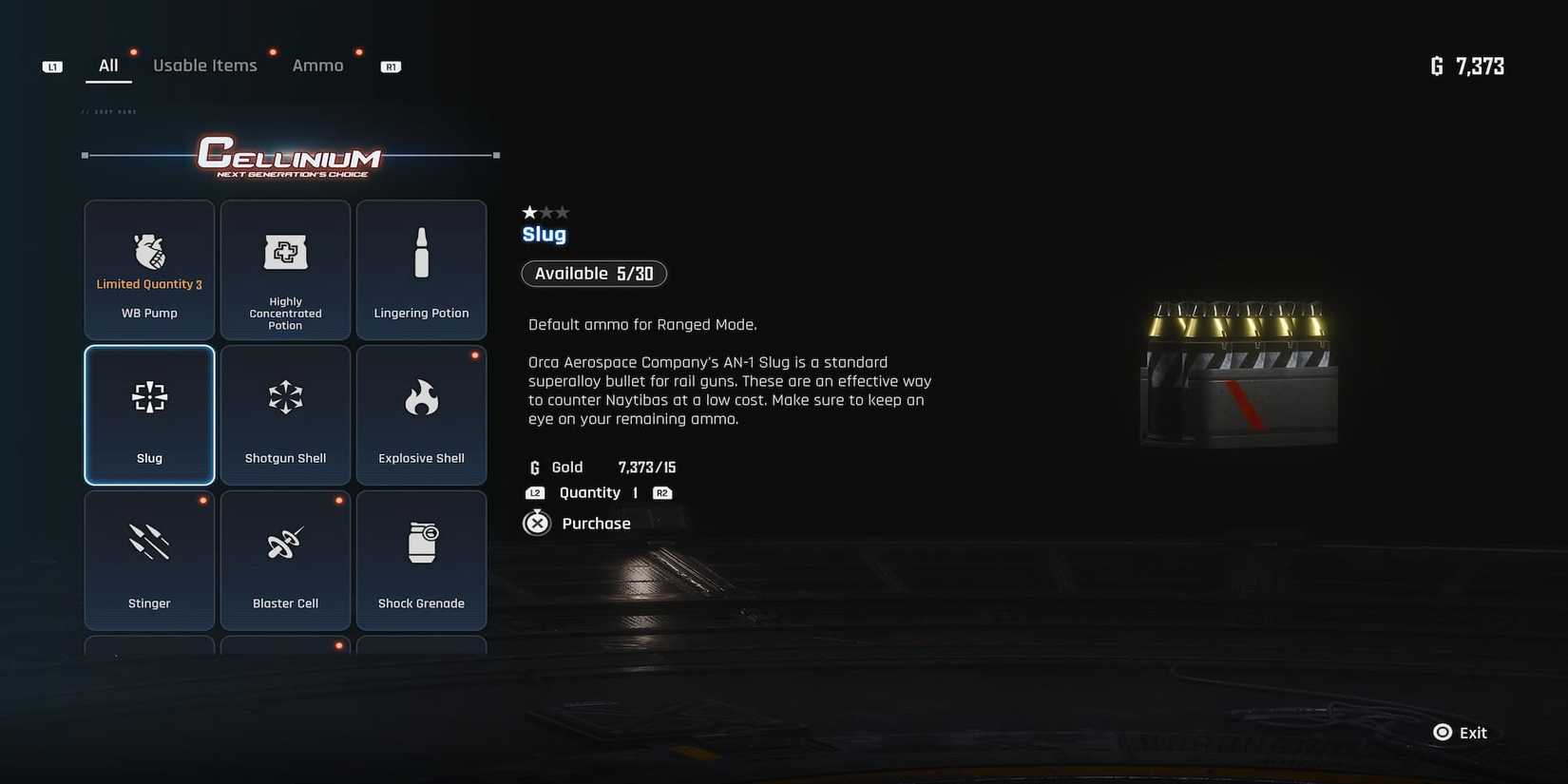Click the Stinger darts icon
This screenshot has height=784, width=1568.
[x=148, y=543]
